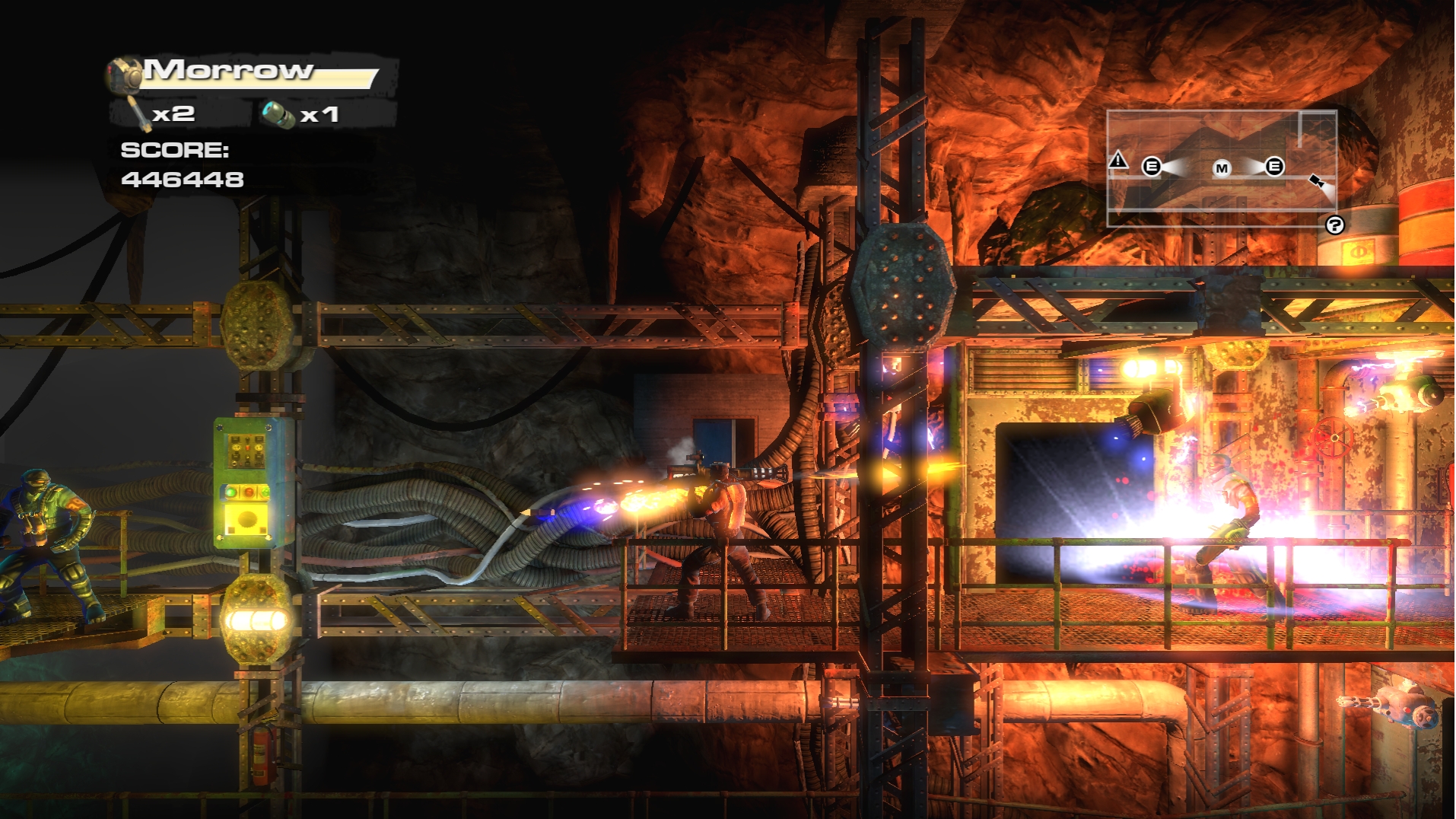Select the M player marker on the minimap

[1222, 168]
